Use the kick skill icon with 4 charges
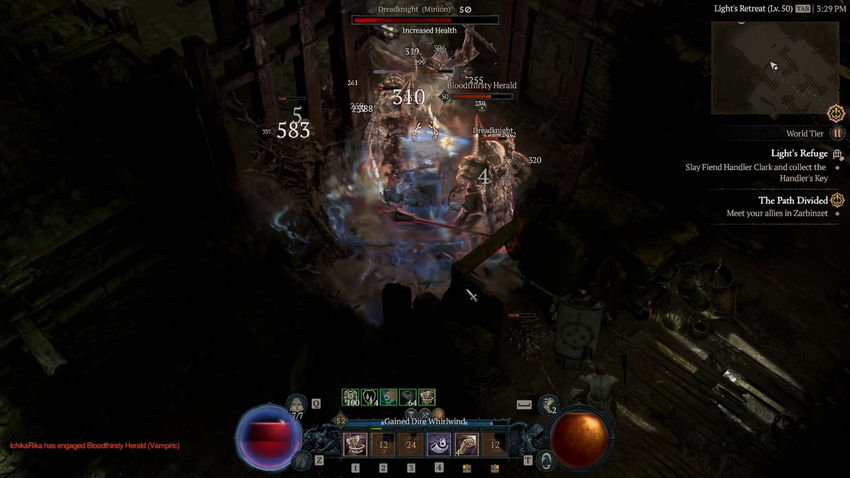 [x=467, y=445]
